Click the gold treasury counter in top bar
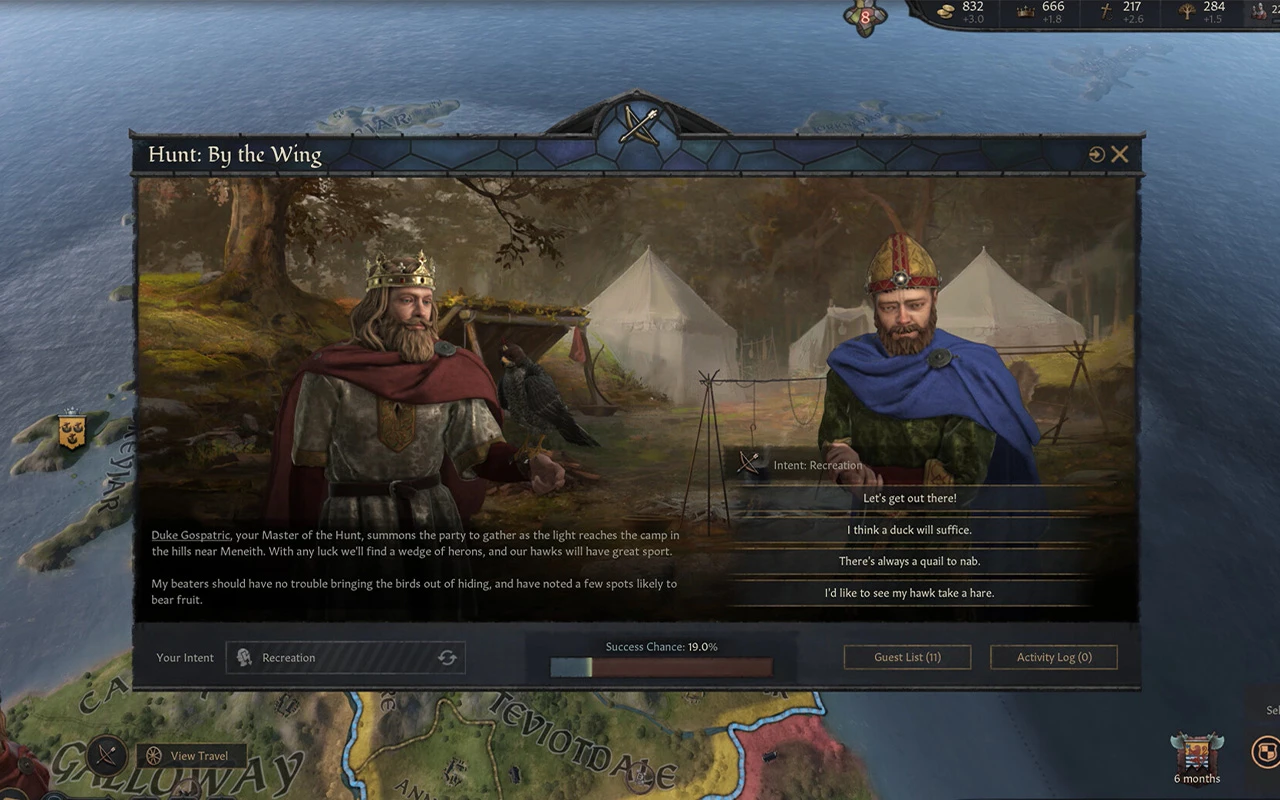The width and height of the screenshot is (1280, 800). tap(963, 12)
